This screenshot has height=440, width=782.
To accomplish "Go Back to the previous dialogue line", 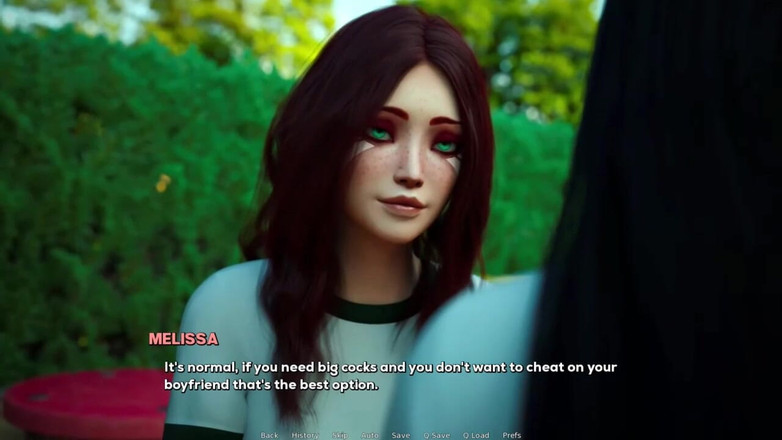I will (x=269, y=435).
